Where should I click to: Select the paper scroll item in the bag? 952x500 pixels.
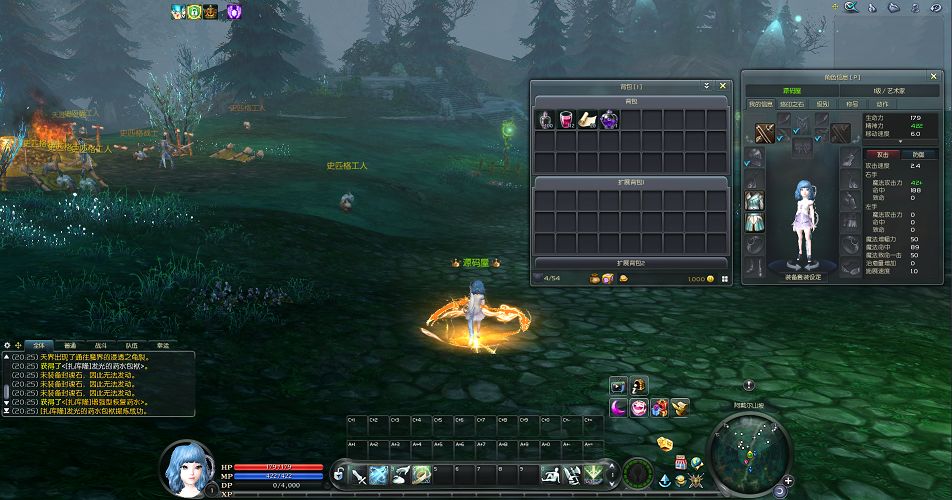tap(587, 120)
